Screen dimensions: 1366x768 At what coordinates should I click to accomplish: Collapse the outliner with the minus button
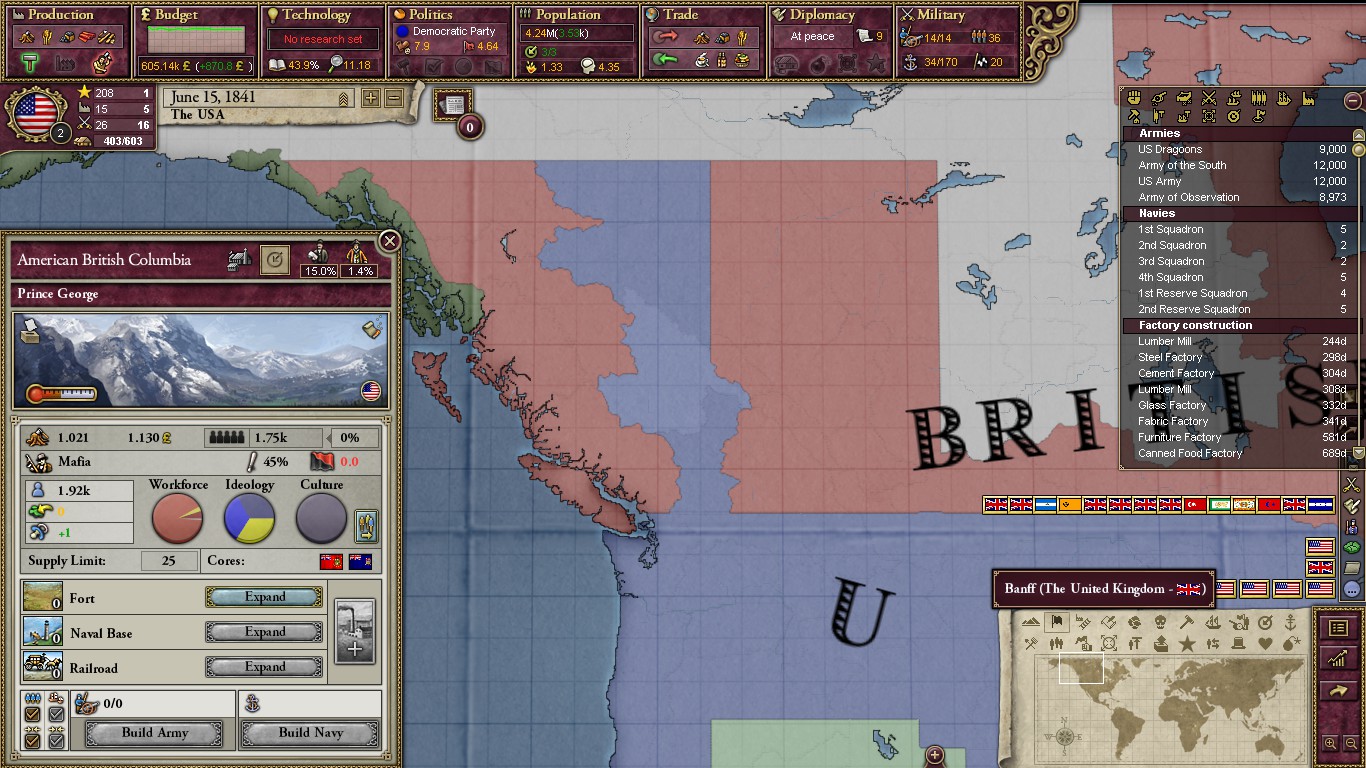[x=1353, y=101]
